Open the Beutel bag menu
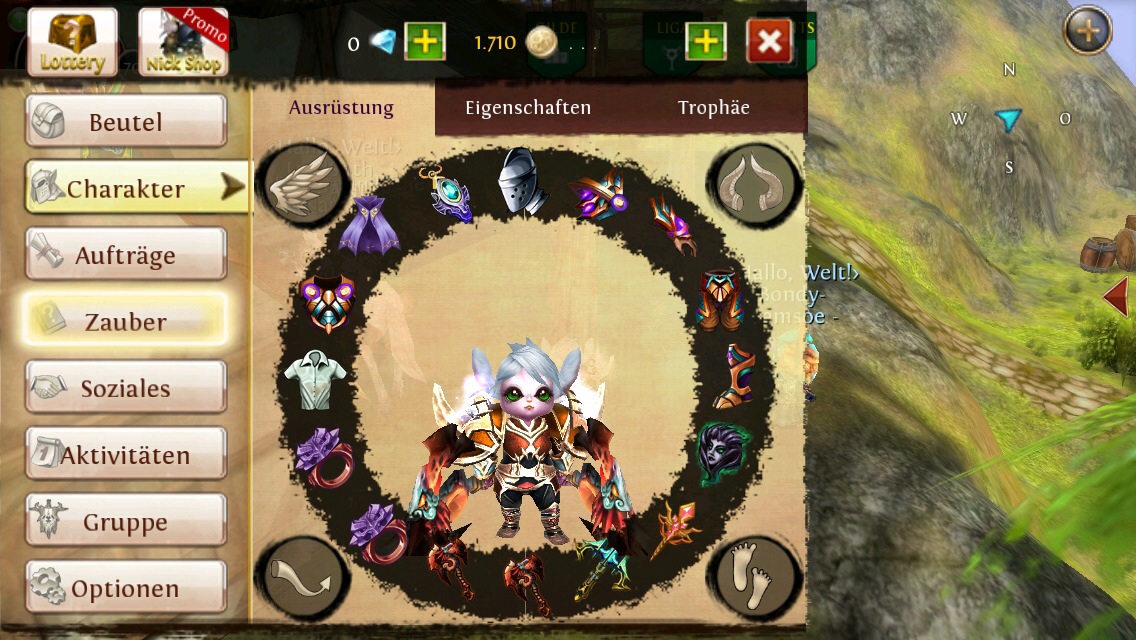 point(125,122)
